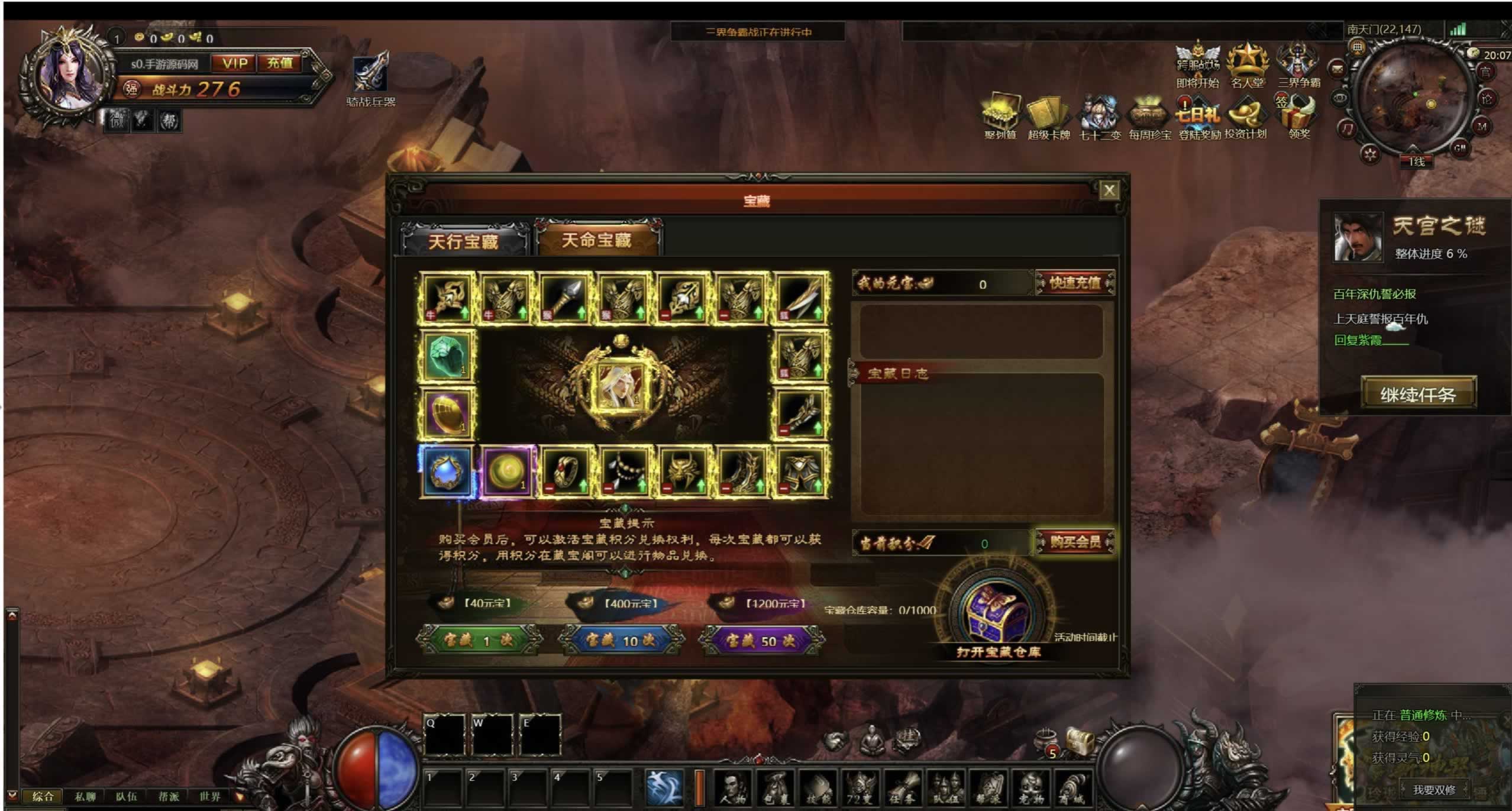Open the 投资计划 investment plan
This screenshot has height=811, width=1512.
tap(1245, 118)
